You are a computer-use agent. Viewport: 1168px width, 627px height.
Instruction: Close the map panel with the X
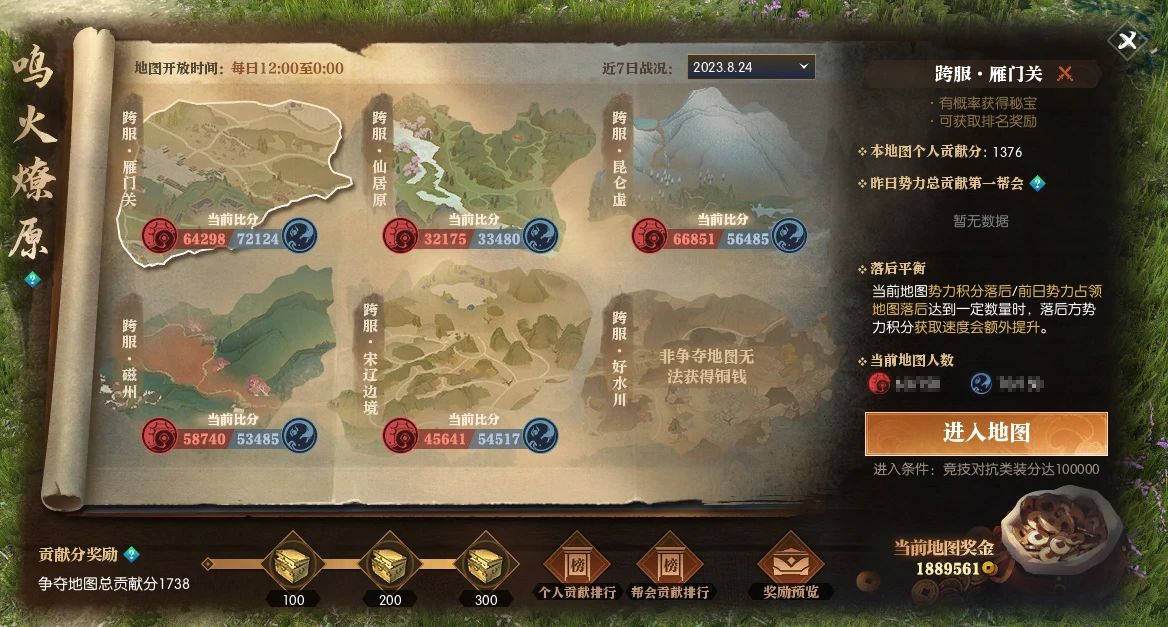point(1128,41)
